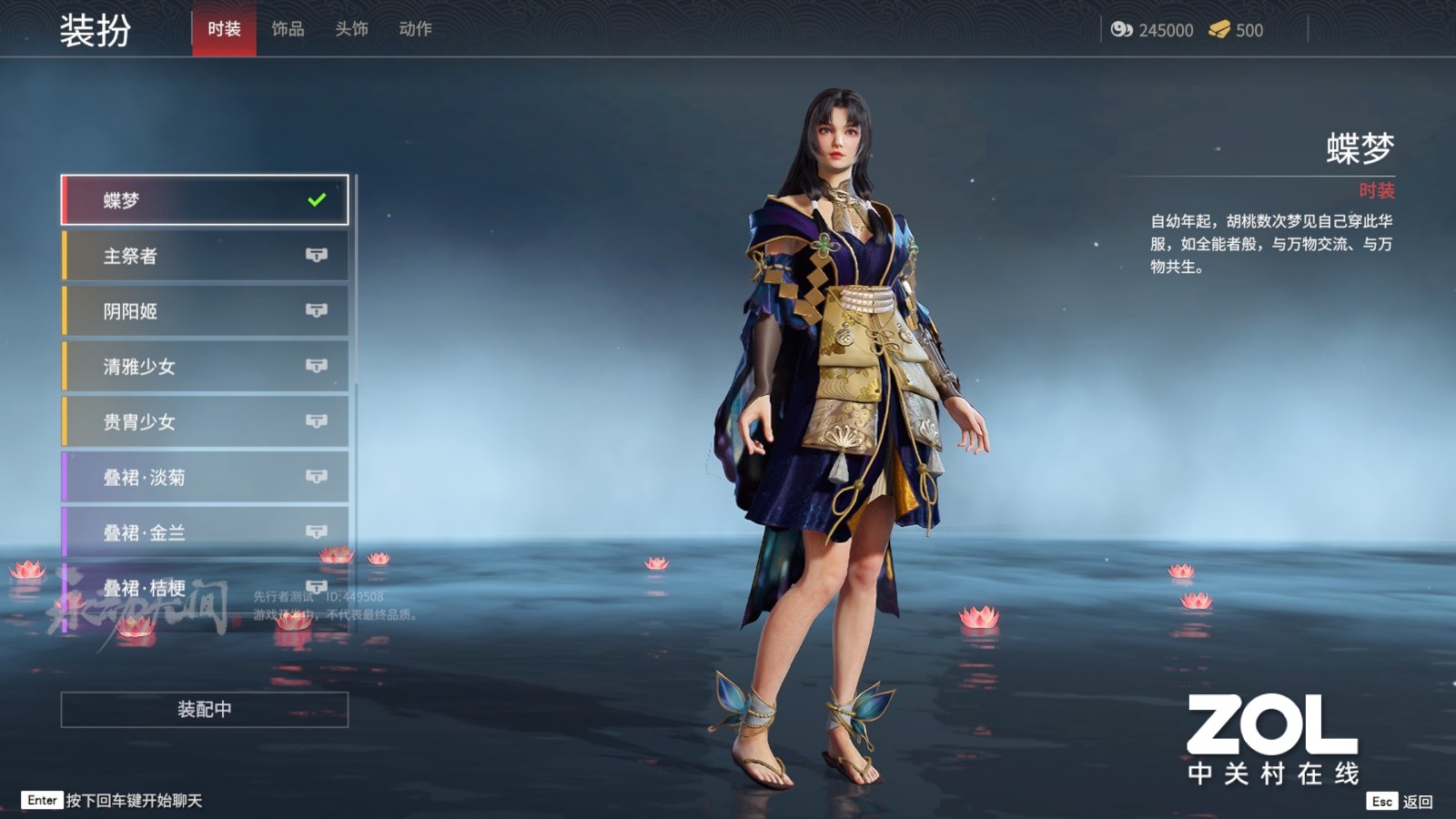1456x819 pixels.
Task: Pick the 叠裙·金兰 outfit
Action: pyautogui.click(x=205, y=532)
